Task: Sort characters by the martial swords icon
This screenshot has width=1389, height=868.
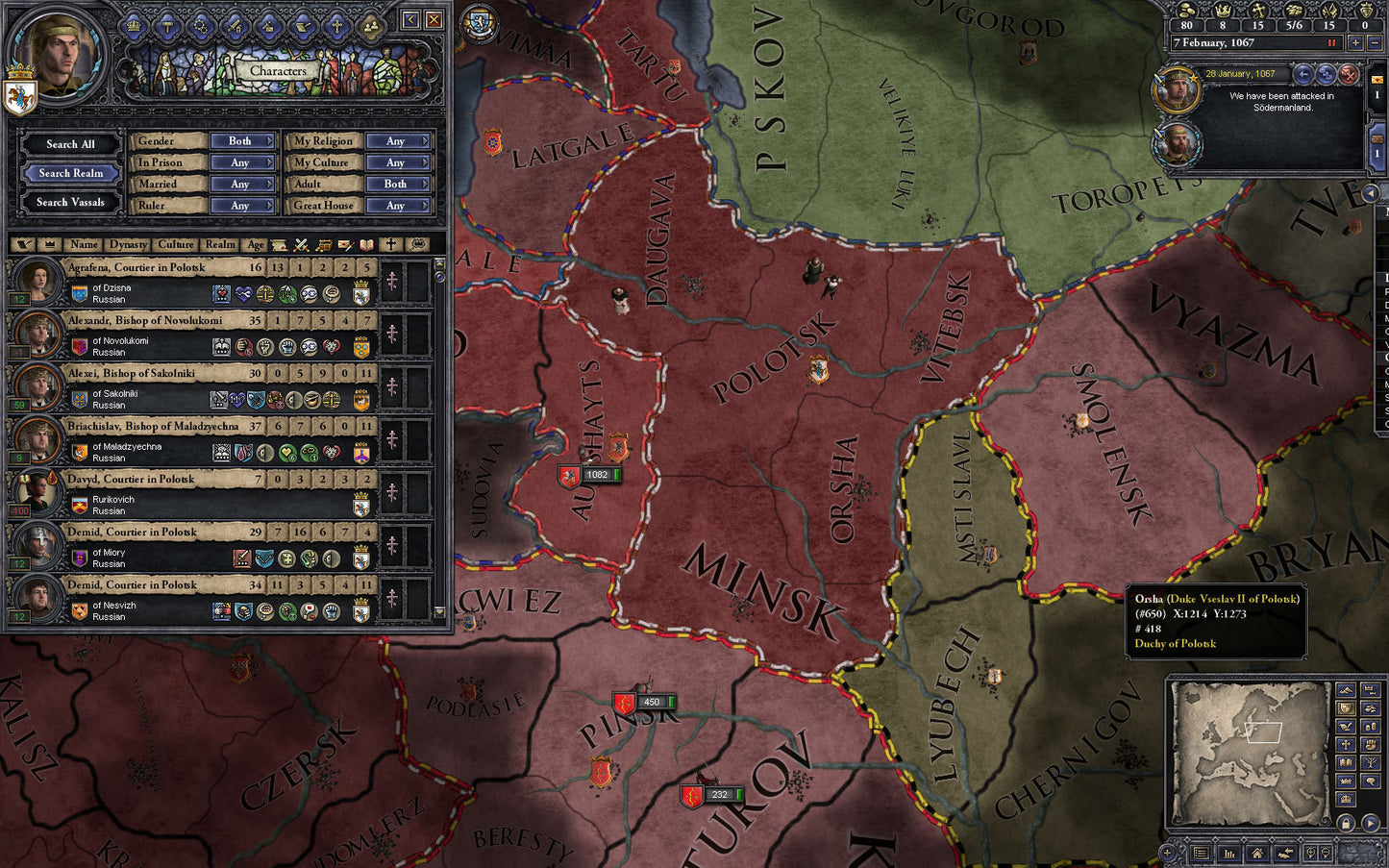Action: click(x=300, y=245)
